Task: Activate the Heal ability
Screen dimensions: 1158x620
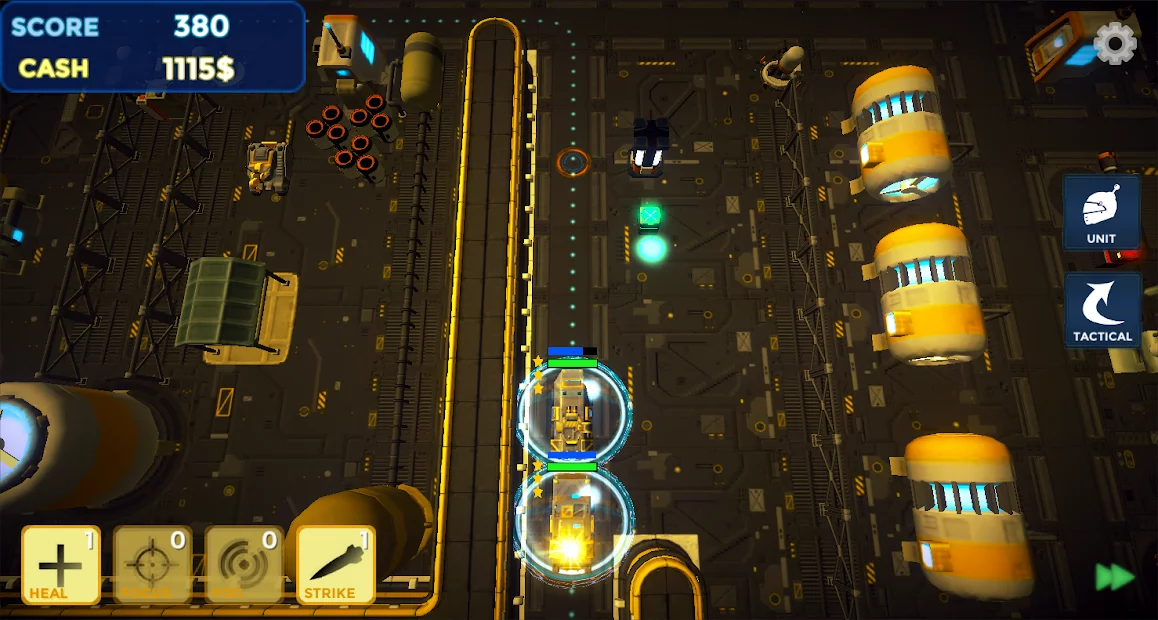Action: (x=61, y=565)
